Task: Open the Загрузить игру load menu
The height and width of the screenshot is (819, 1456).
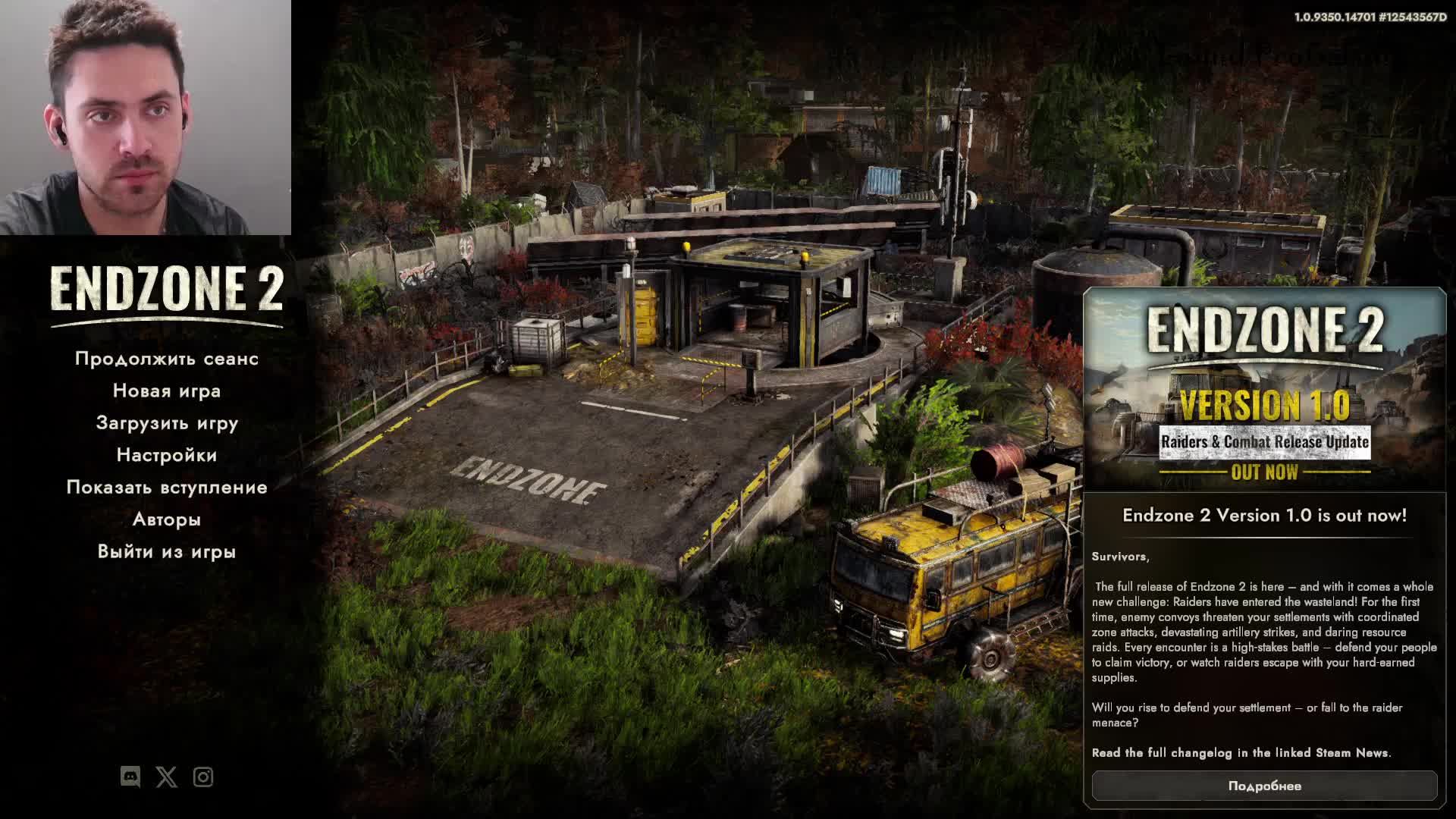Action: pyautogui.click(x=167, y=423)
